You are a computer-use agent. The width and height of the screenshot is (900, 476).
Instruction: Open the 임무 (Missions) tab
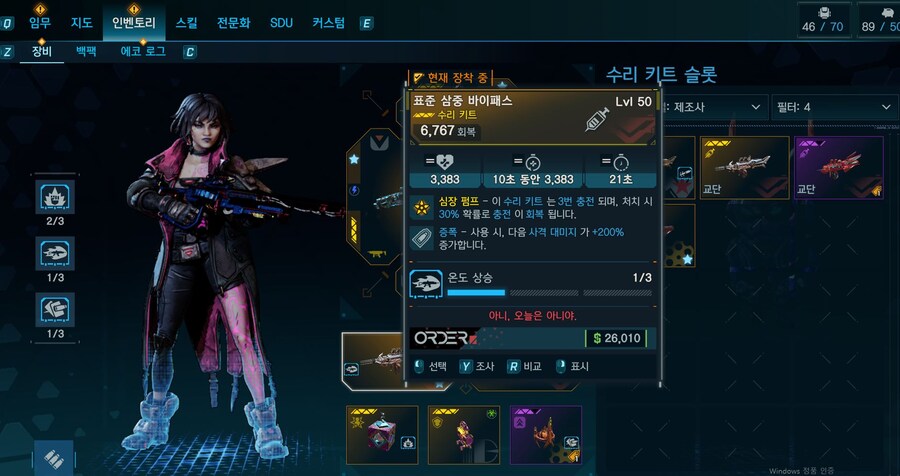[40, 22]
